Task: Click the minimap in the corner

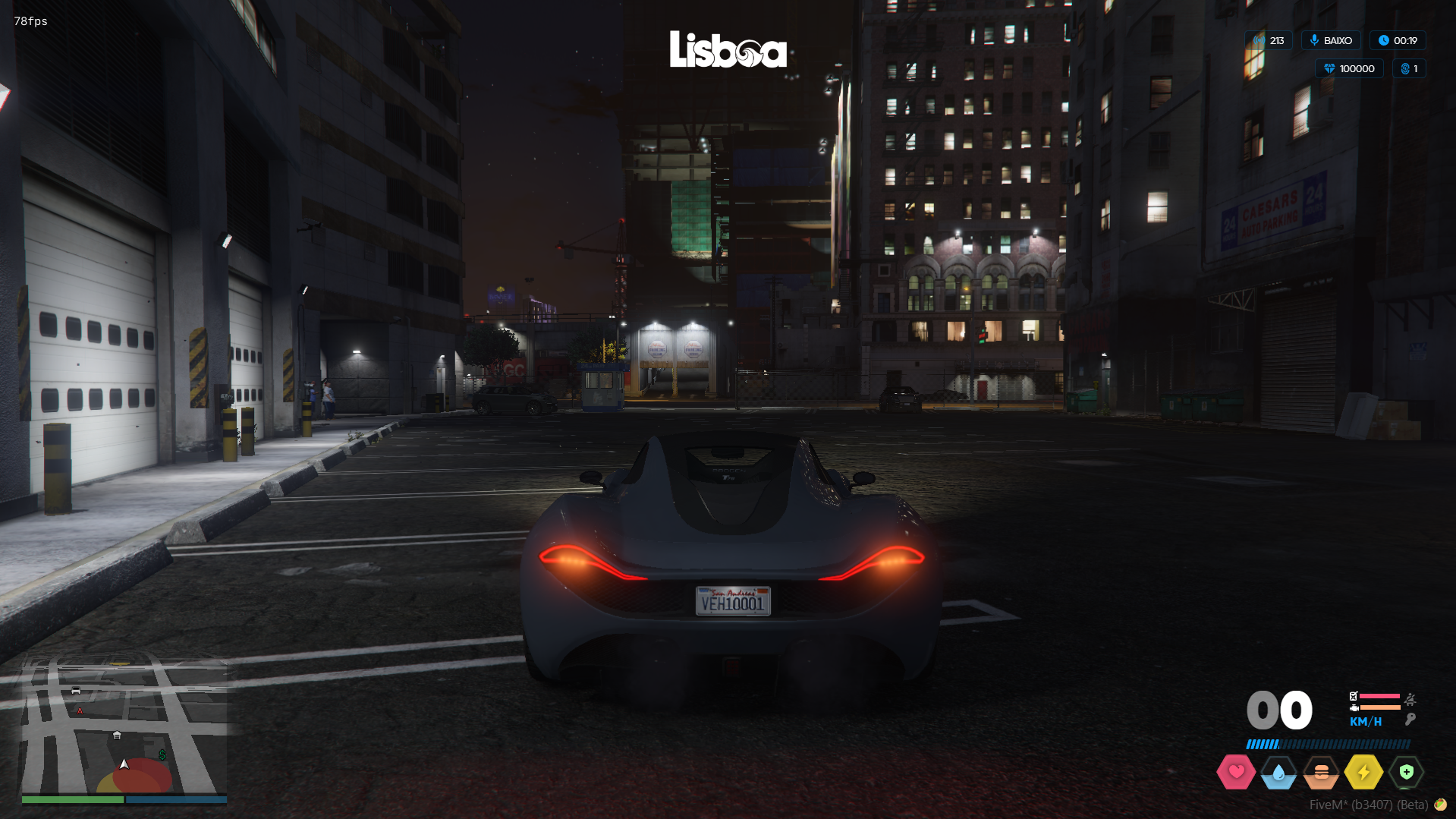Action: click(x=124, y=727)
